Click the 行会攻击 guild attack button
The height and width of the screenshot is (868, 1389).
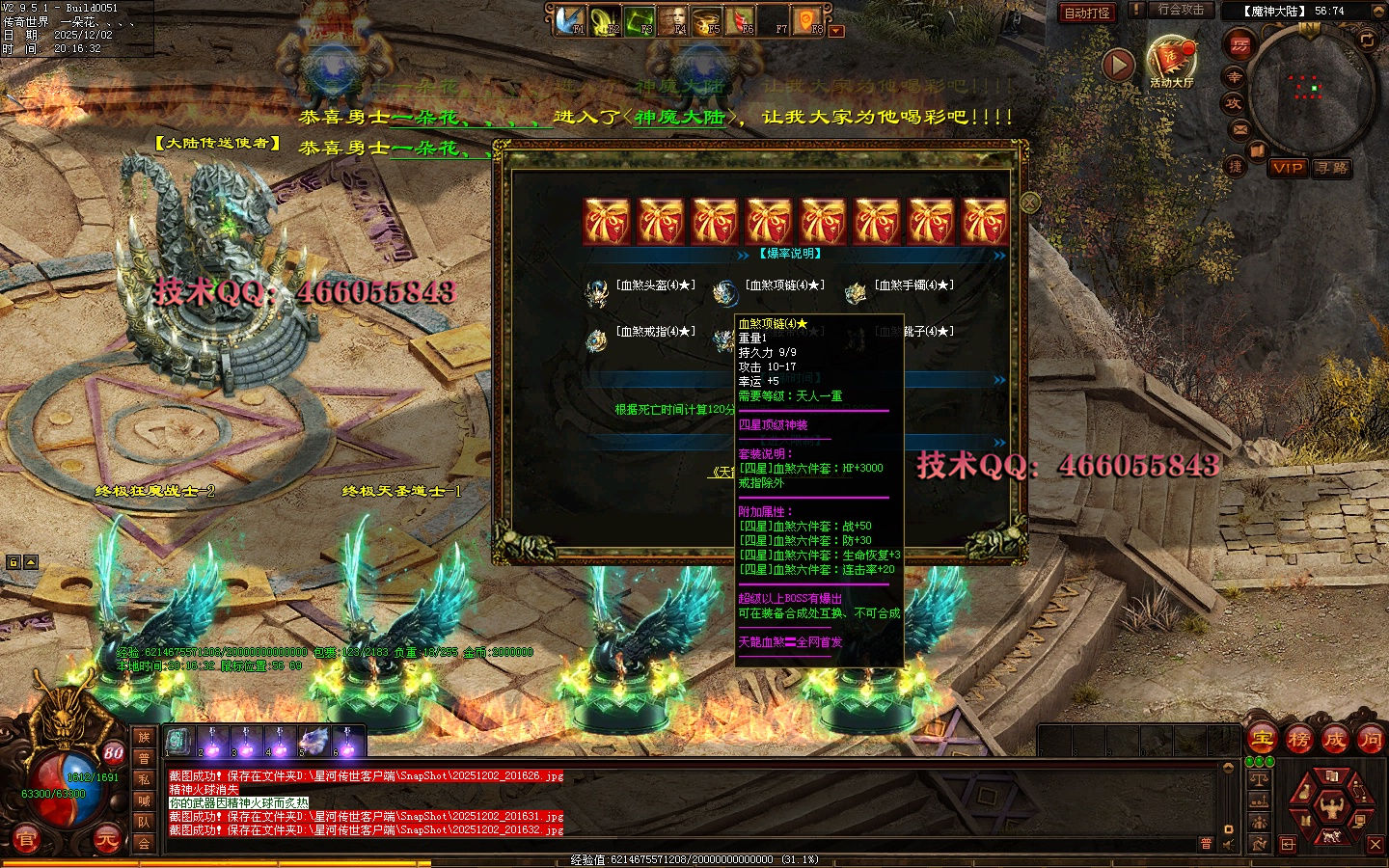coord(1180,10)
